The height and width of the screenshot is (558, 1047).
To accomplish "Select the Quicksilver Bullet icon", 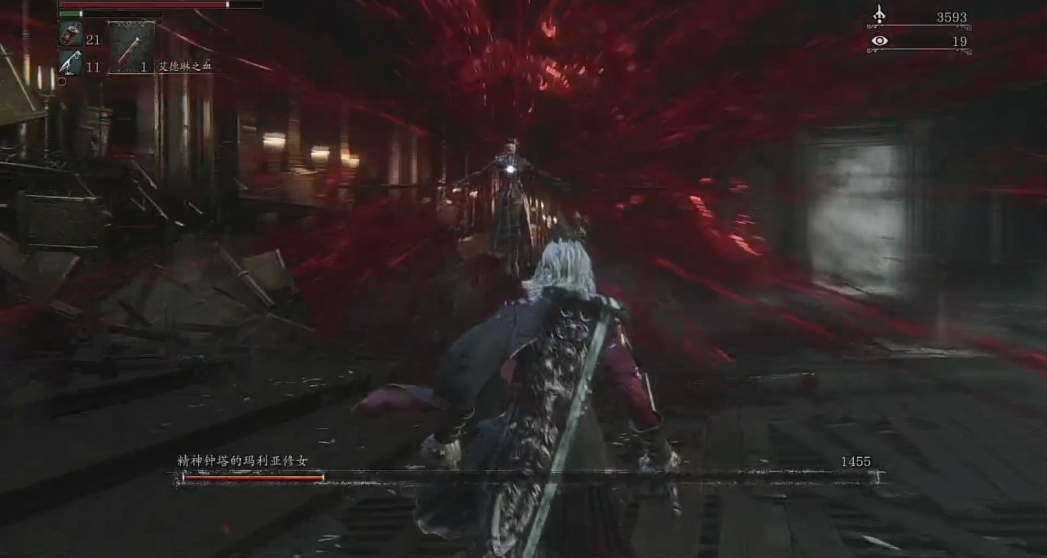I will 69,64.
